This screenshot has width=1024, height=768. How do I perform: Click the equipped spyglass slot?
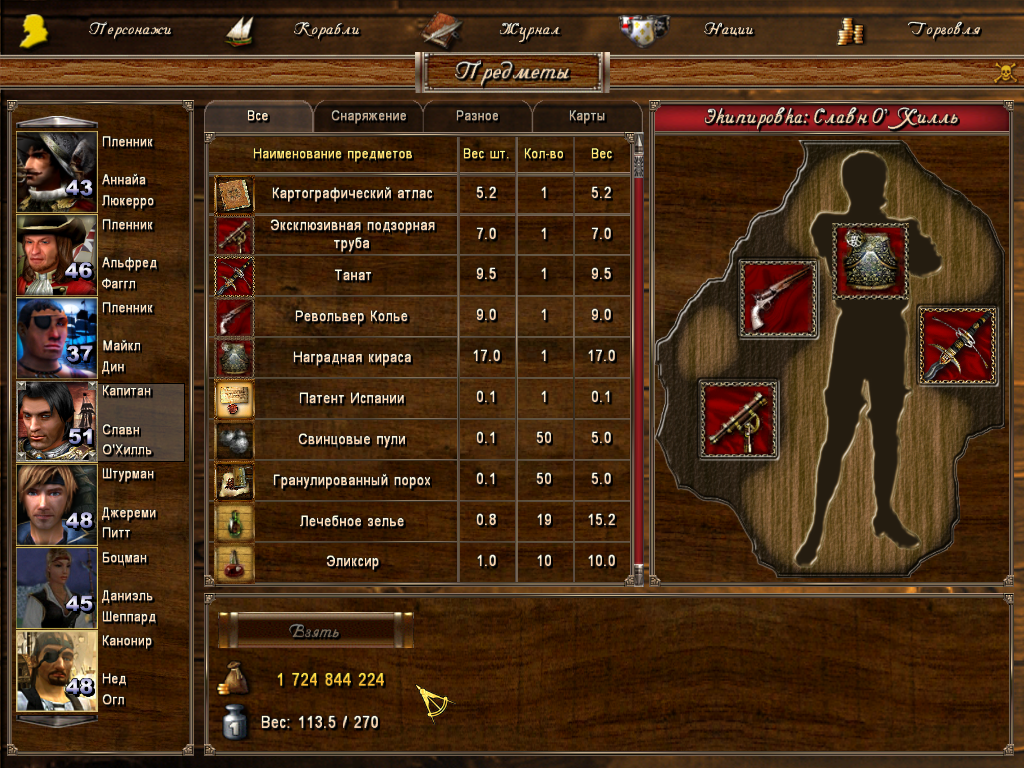[739, 419]
